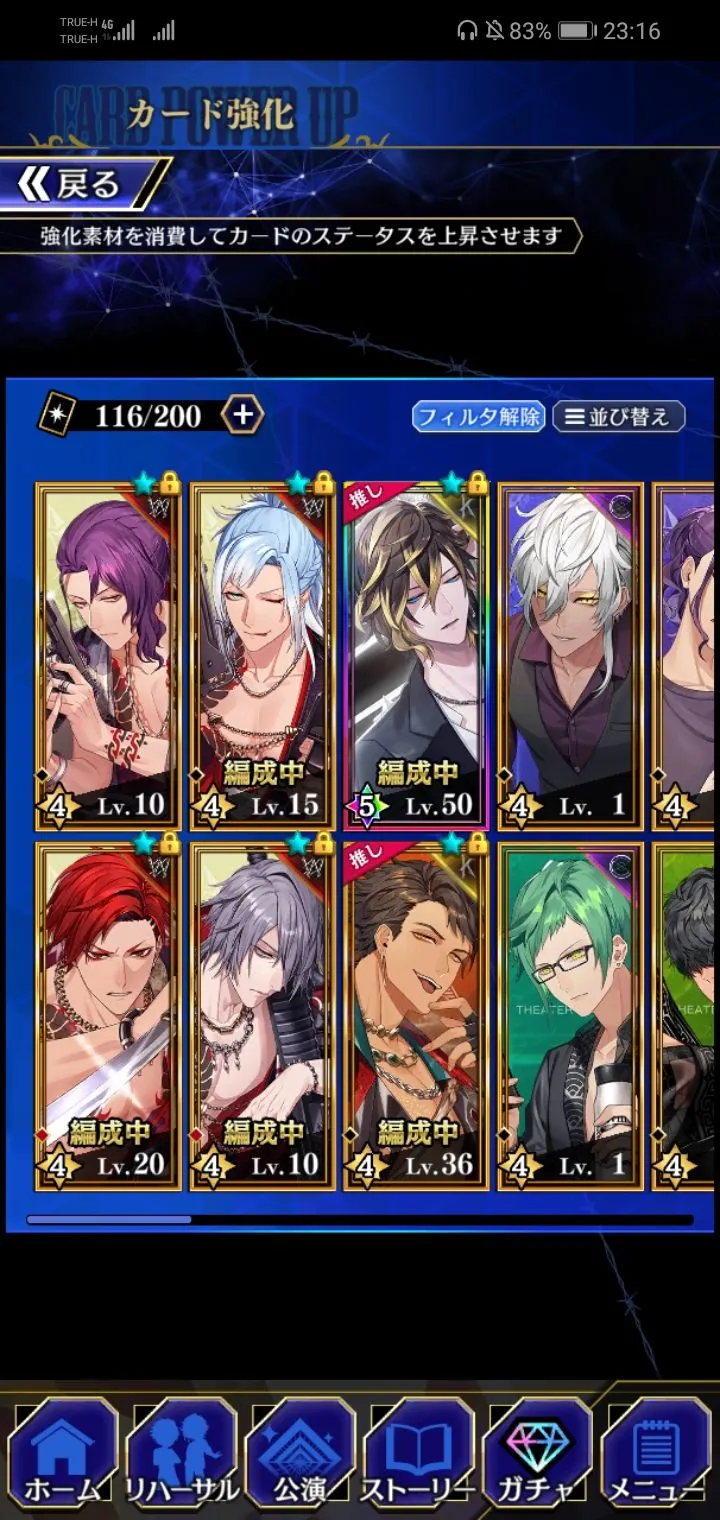Visit the ガチャ gacha screen
Viewport: 720px width, 1520px height.
point(537,1455)
